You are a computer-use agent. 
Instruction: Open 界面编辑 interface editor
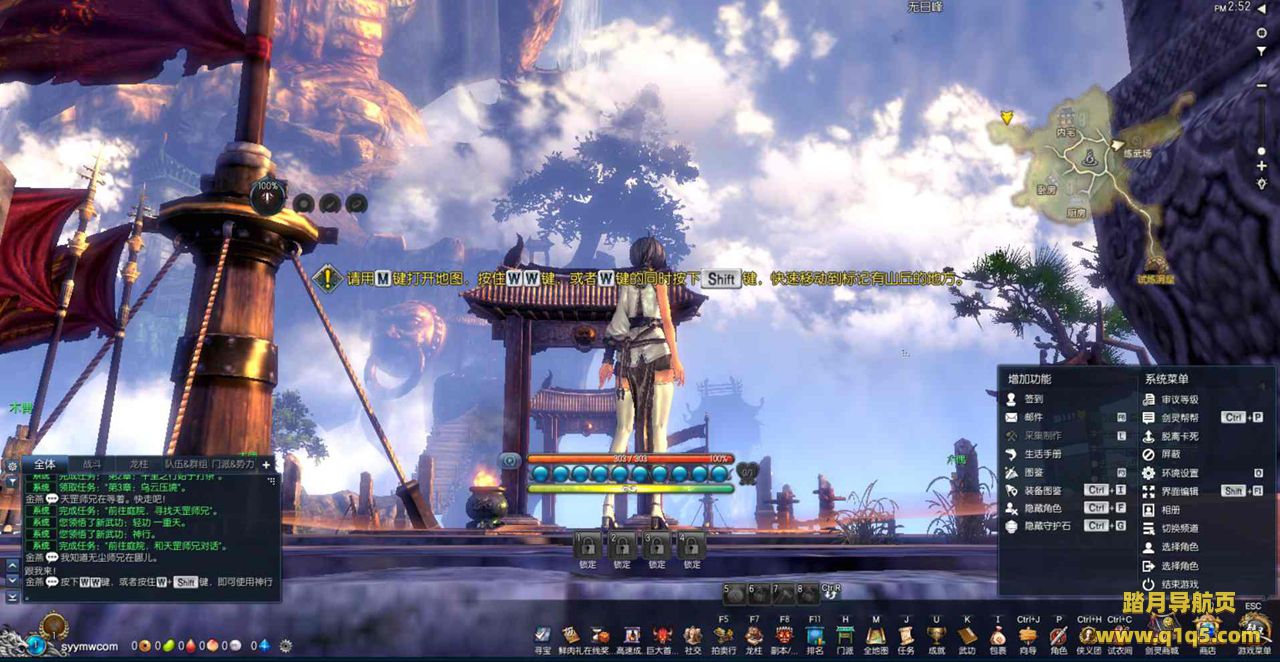point(1179,492)
